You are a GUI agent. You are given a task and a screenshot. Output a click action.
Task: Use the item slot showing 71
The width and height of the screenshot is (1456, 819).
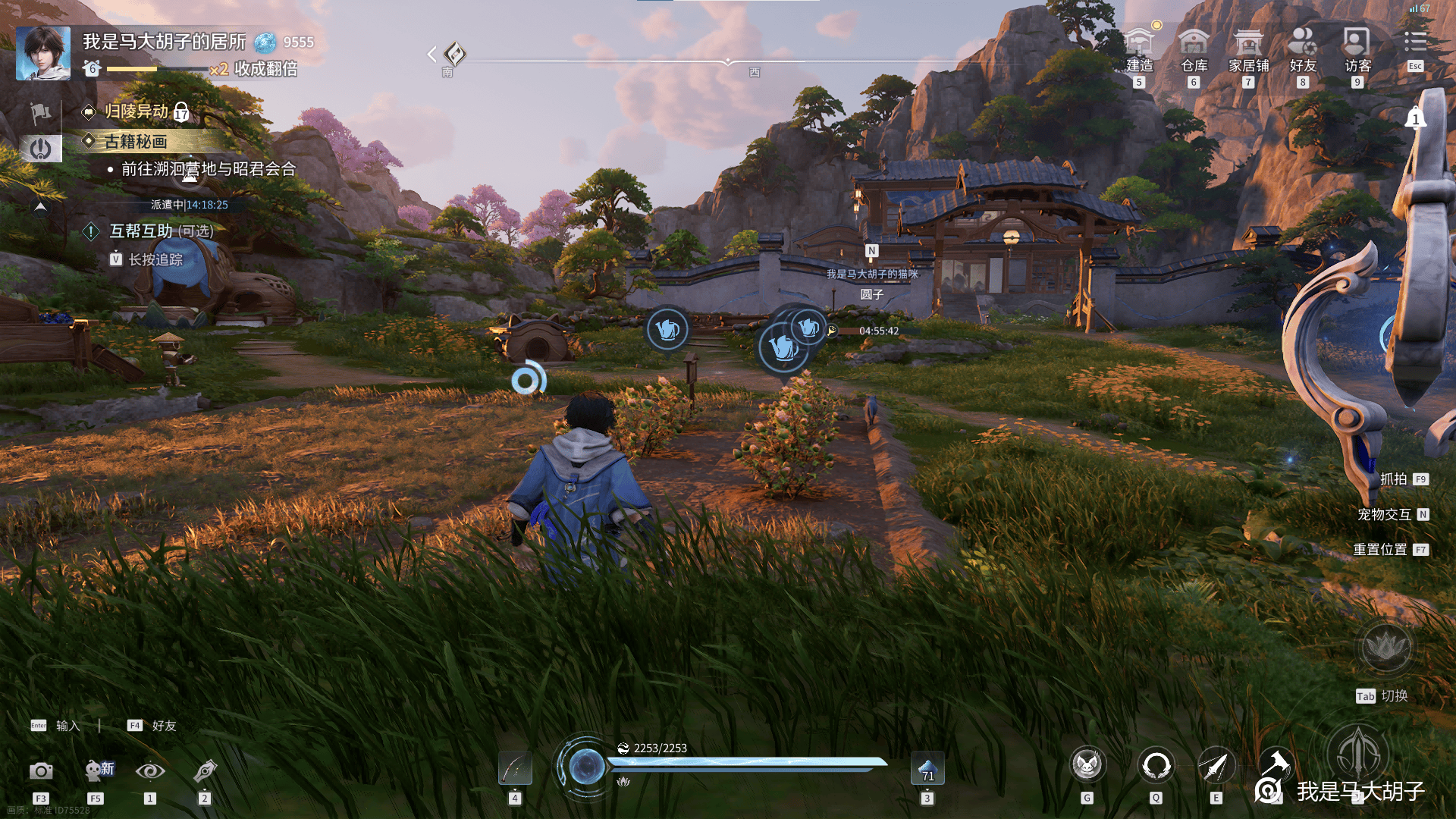click(927, 768)
